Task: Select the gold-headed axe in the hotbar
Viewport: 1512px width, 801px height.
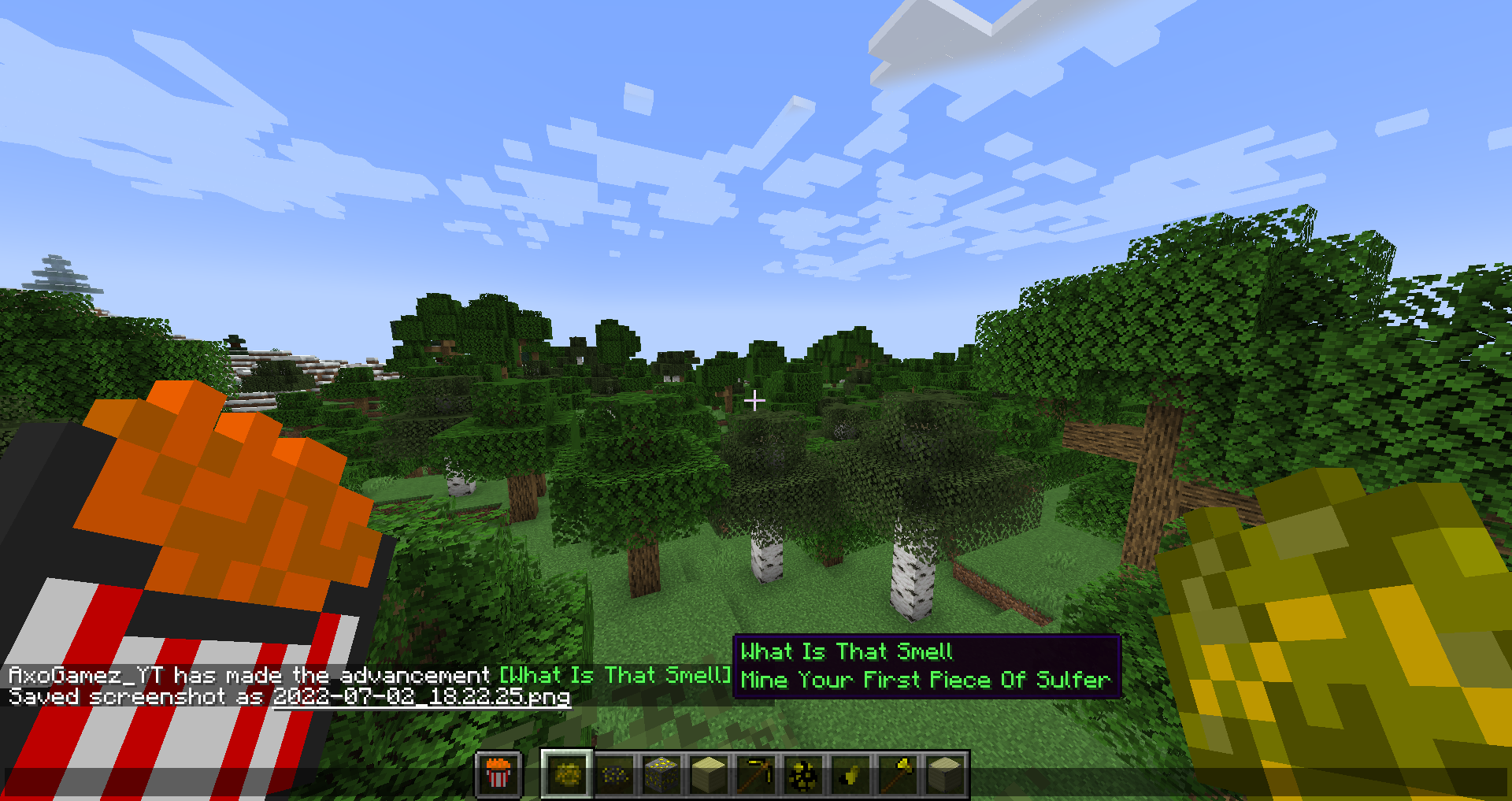Action: tap(897, 775)
